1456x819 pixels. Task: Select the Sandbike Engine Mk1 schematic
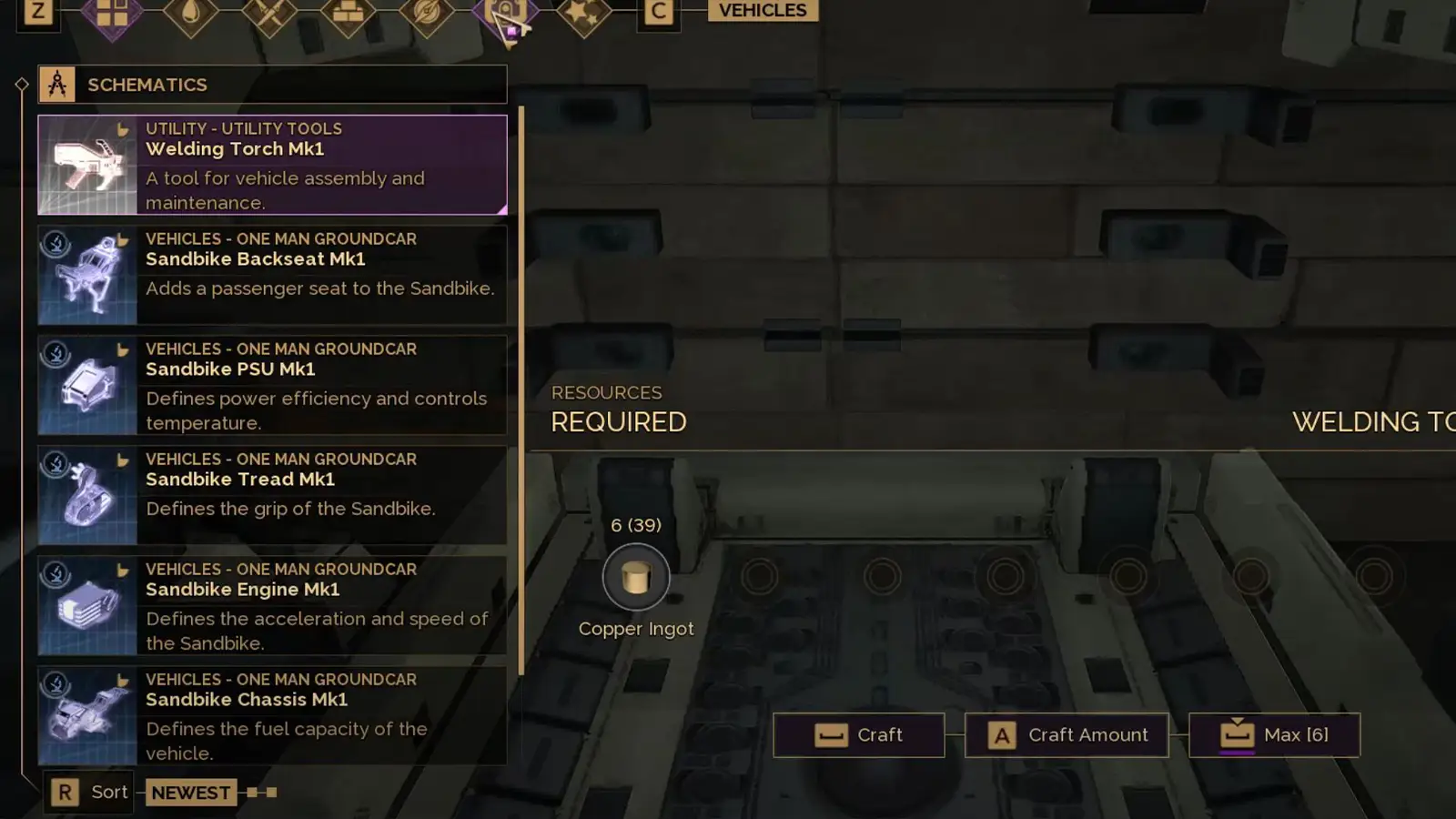click(272, 605)
